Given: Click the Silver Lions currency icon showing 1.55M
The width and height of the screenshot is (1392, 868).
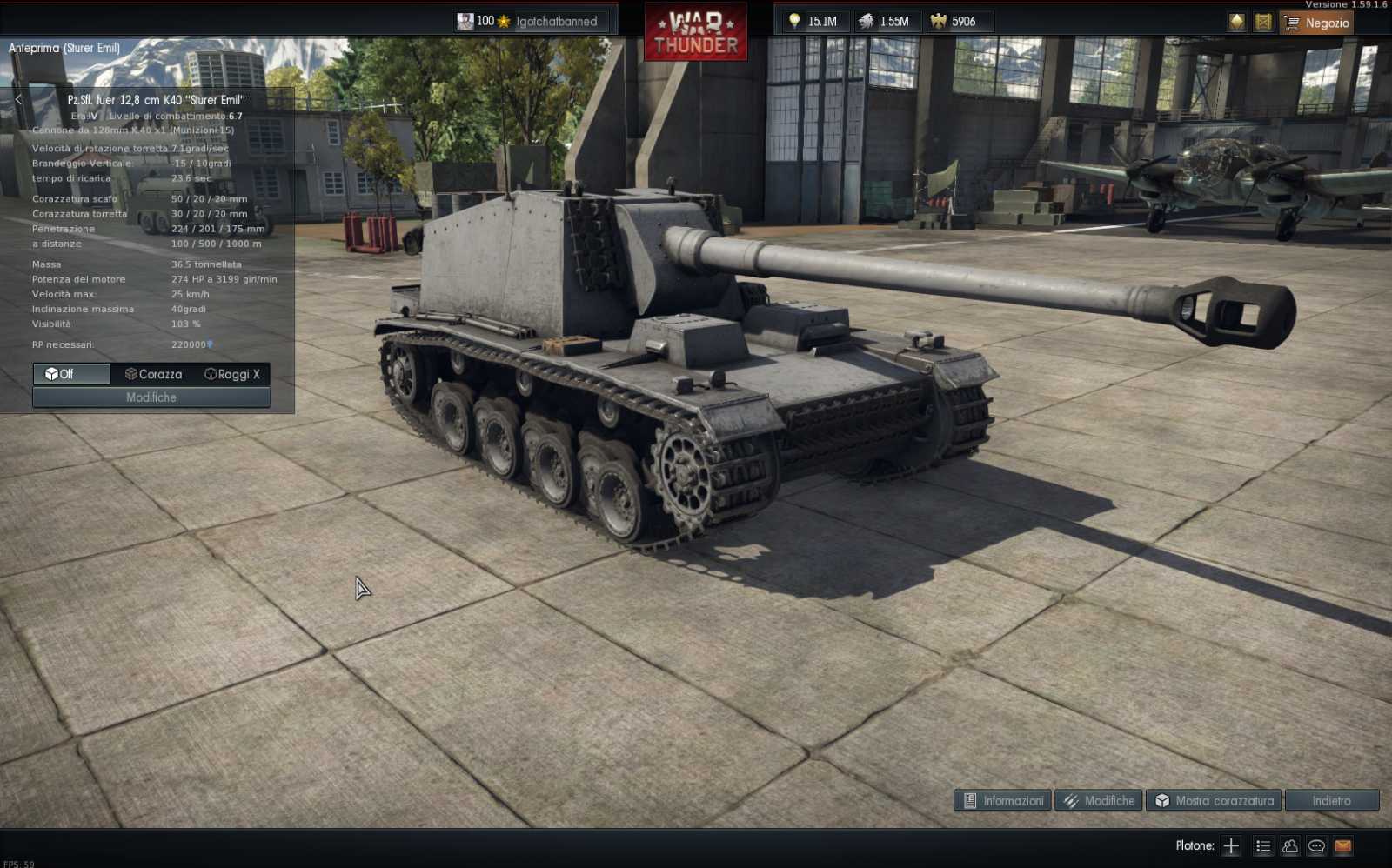Looking at the screenshot, I should [867, 21].
